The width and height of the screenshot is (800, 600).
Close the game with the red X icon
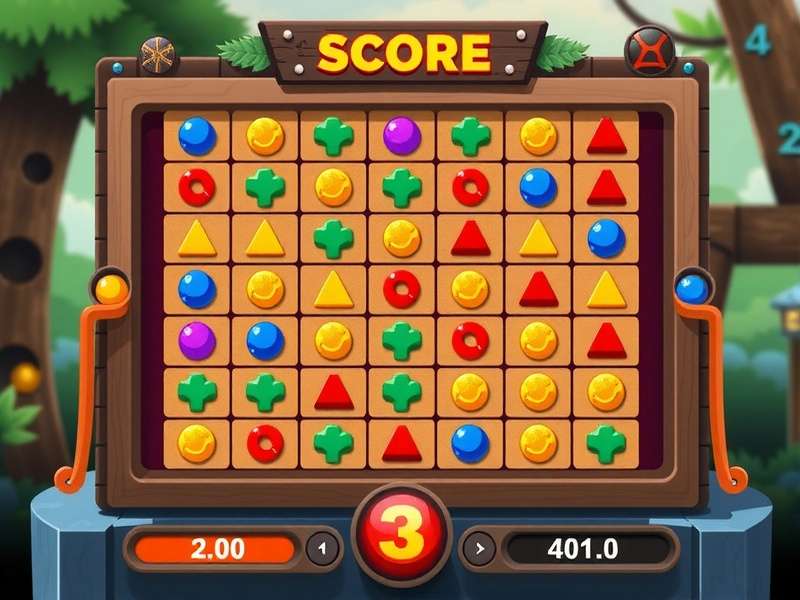[x=649, y=50]
